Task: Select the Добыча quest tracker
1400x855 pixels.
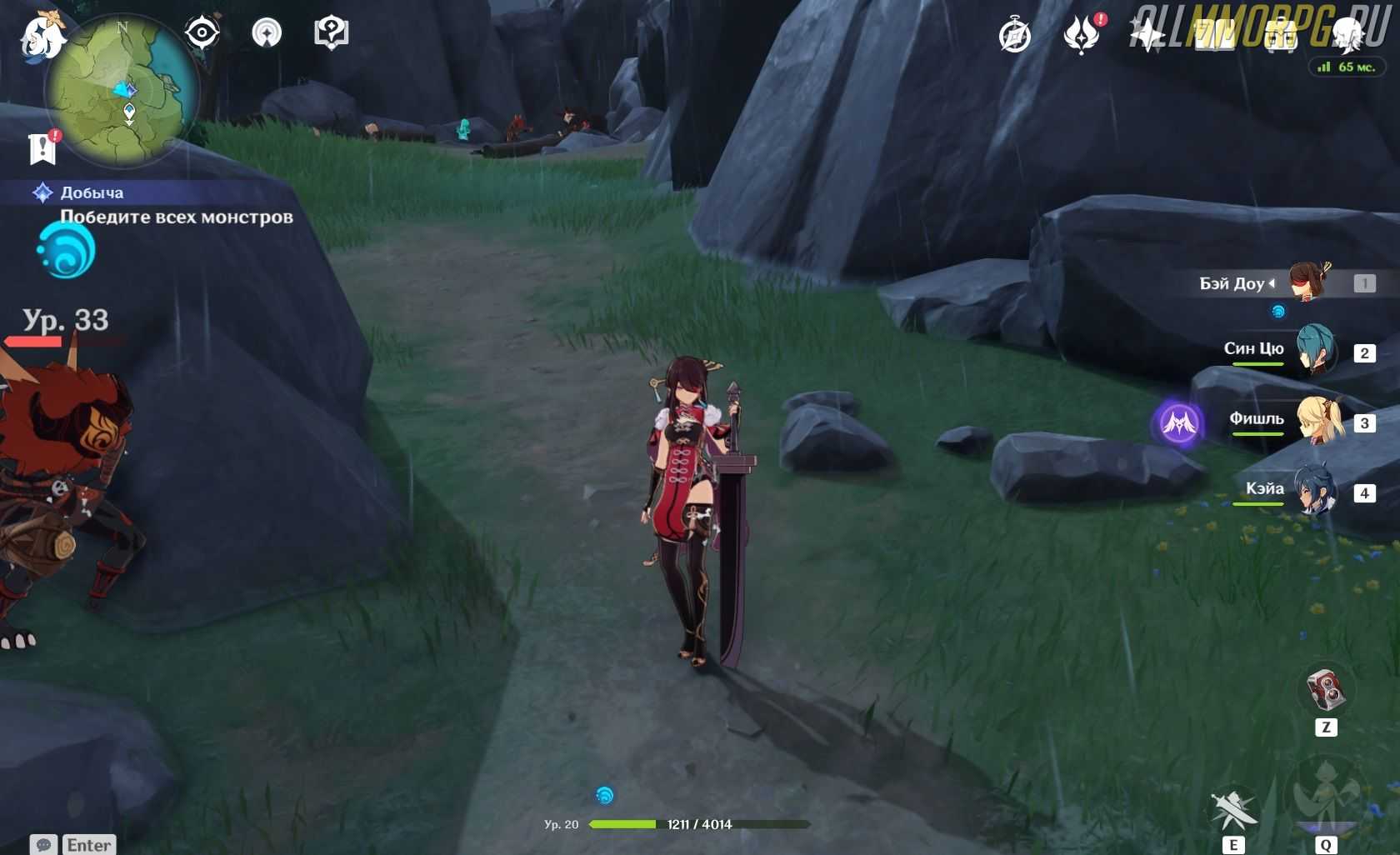Action: 92,193
